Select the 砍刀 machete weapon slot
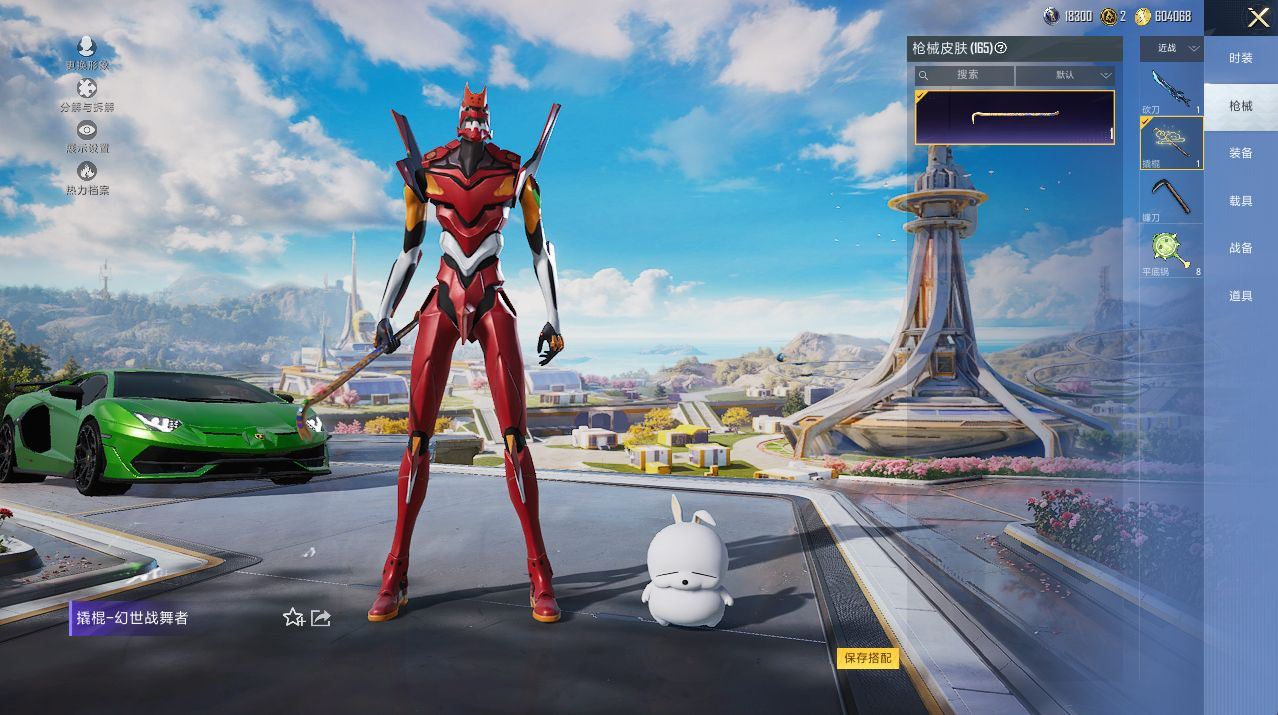Viewport: 1278px width, 715px height. [1171, 90]
